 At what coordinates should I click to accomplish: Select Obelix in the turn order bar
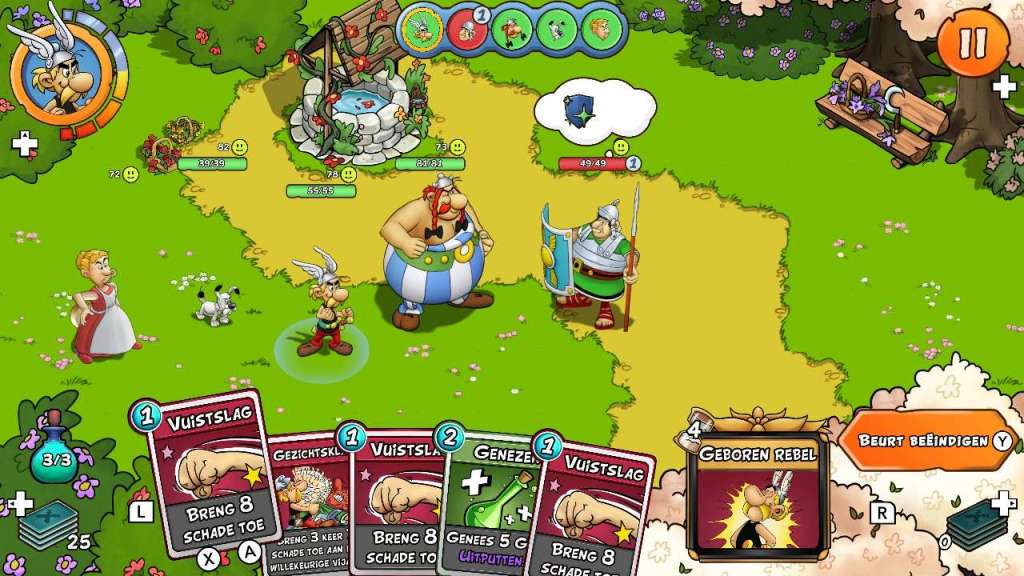[x=512, y=30]
